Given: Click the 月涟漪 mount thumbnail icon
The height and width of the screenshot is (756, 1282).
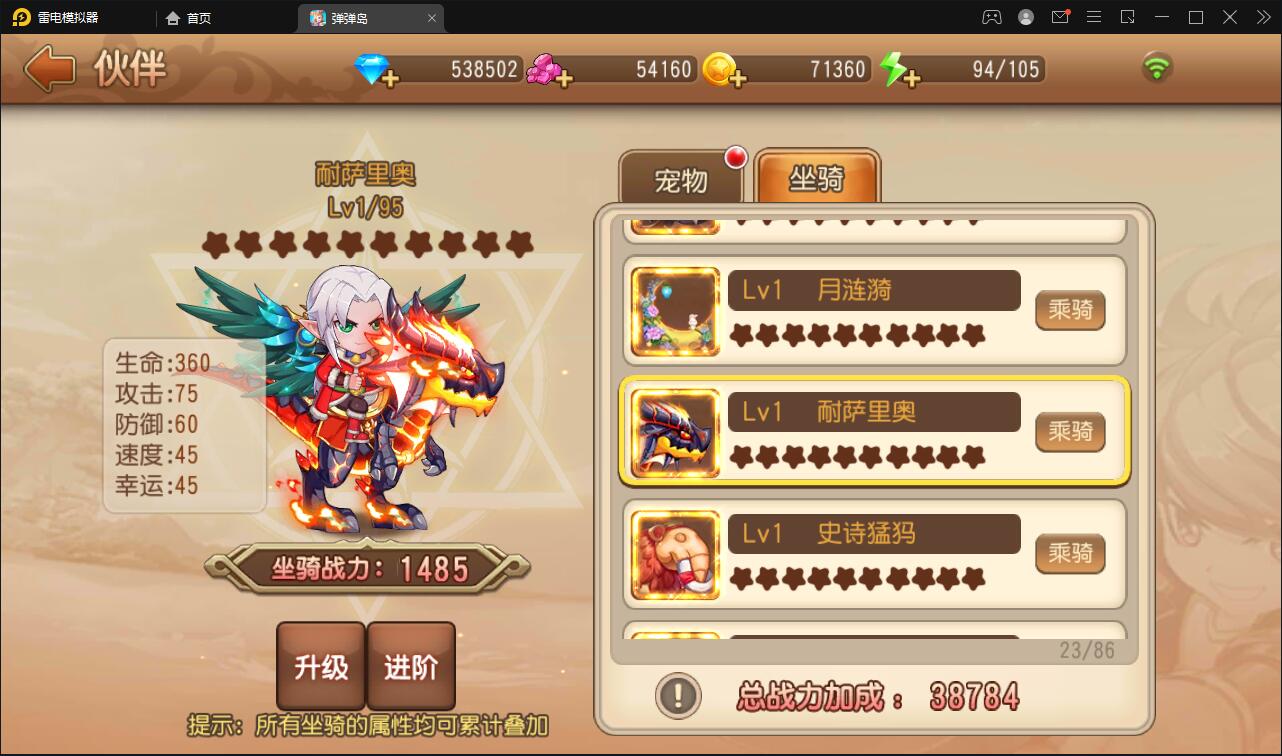Looking at the screenshot, I should point(674,310).
